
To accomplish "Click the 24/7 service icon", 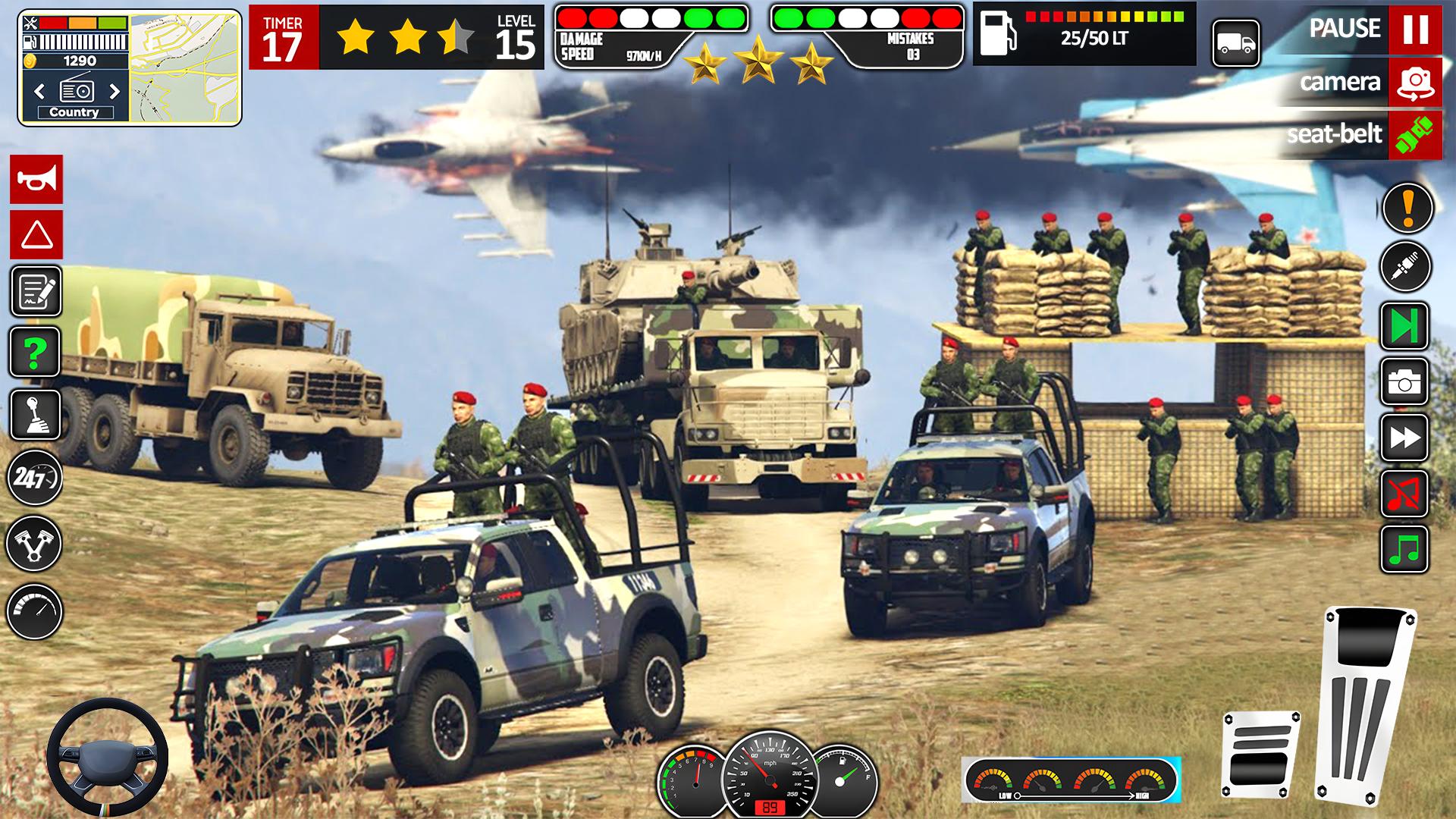I will (x=34, y=479).
